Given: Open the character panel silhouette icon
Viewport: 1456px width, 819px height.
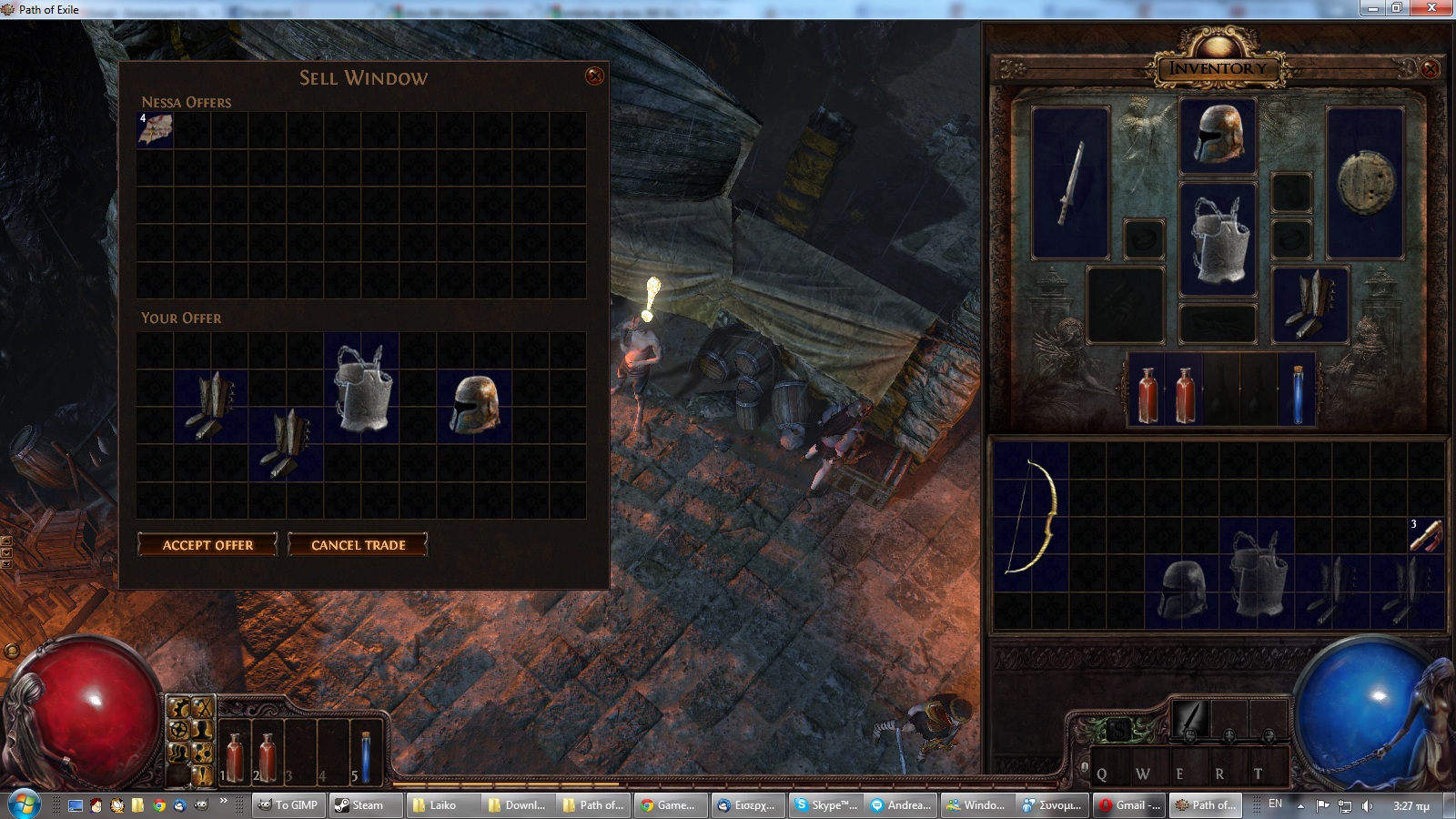Looking at the screenshot, I should click(201, 731).
